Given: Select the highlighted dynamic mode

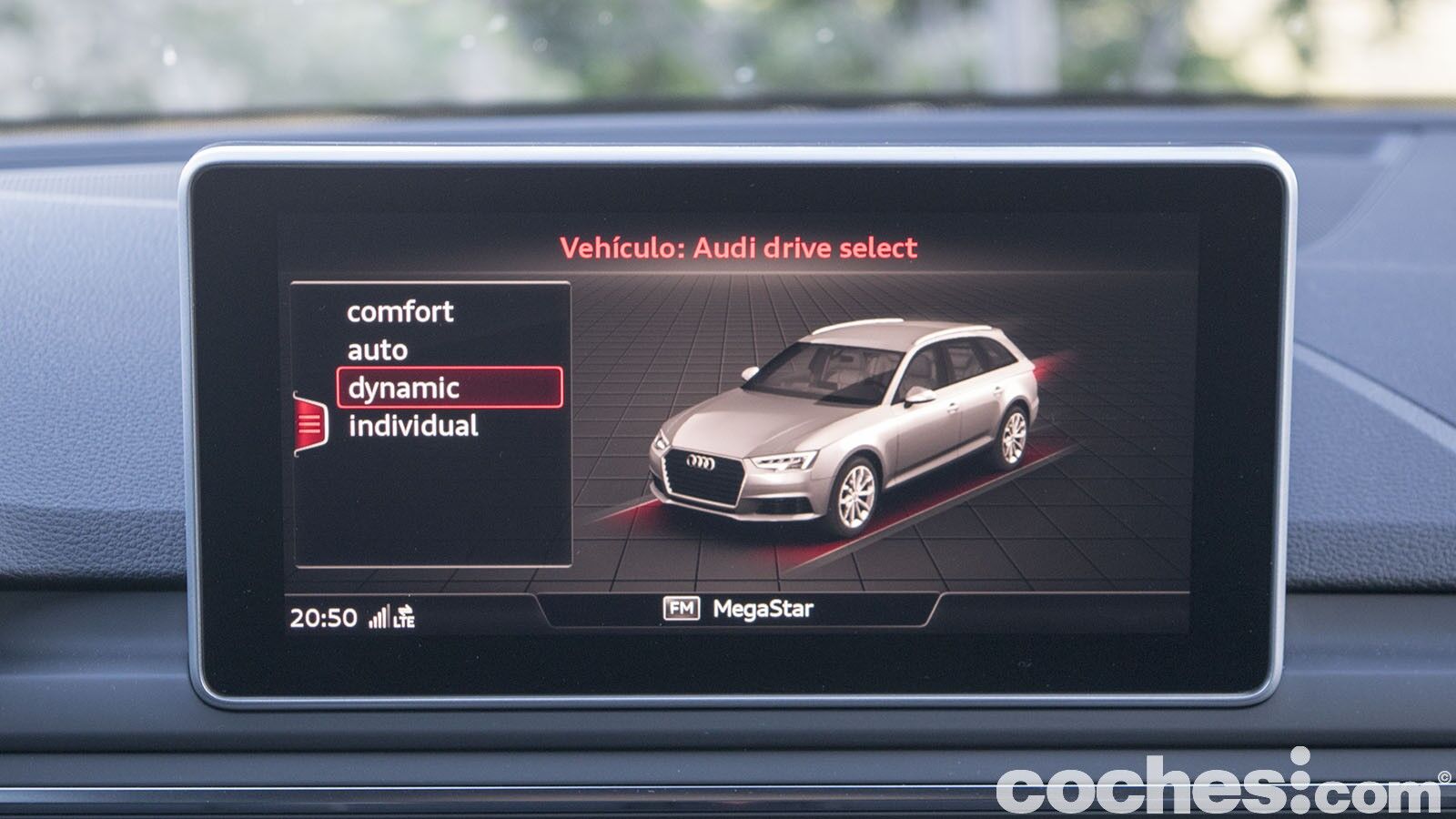Looking at the screenshot, I should 450,388.
